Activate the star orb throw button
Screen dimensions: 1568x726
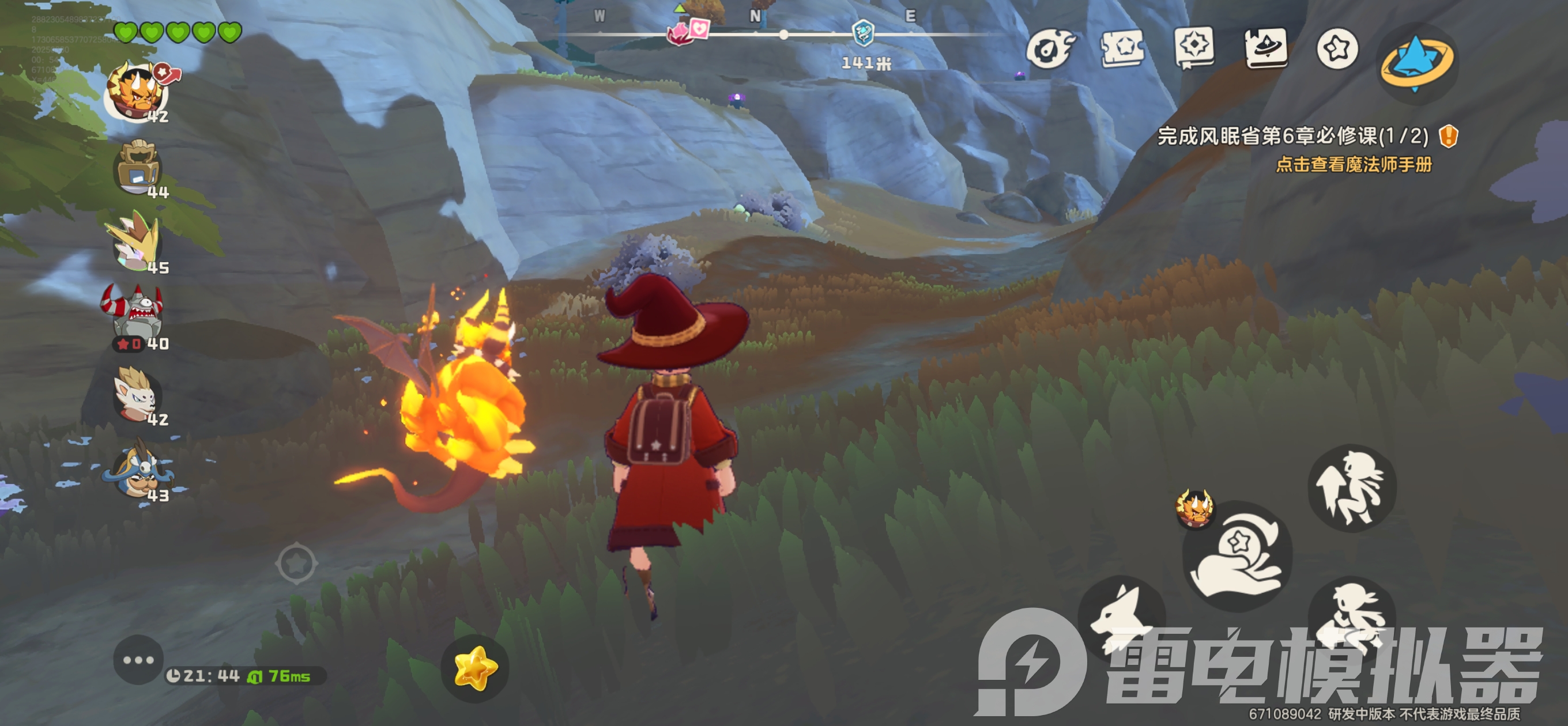tap(1238, 555)
